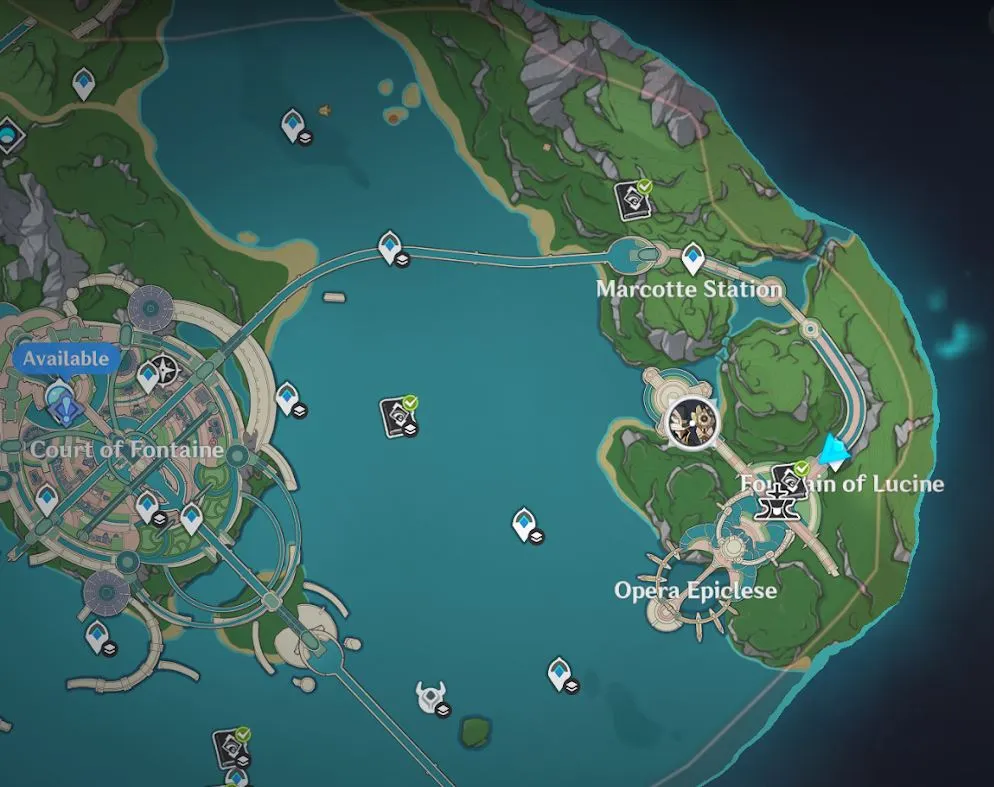Select the anvil icon at Fountain of Lucine

tap(775, 505)
